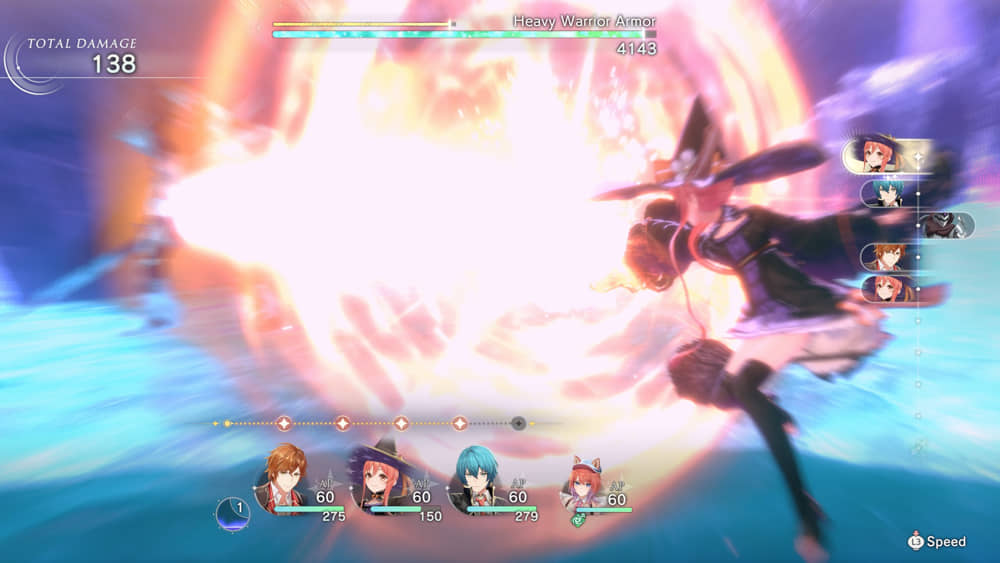Screen dimensions: 1000x563
Task: Click the circular gauge showing number 1
Action: click(x=231, y=513)
